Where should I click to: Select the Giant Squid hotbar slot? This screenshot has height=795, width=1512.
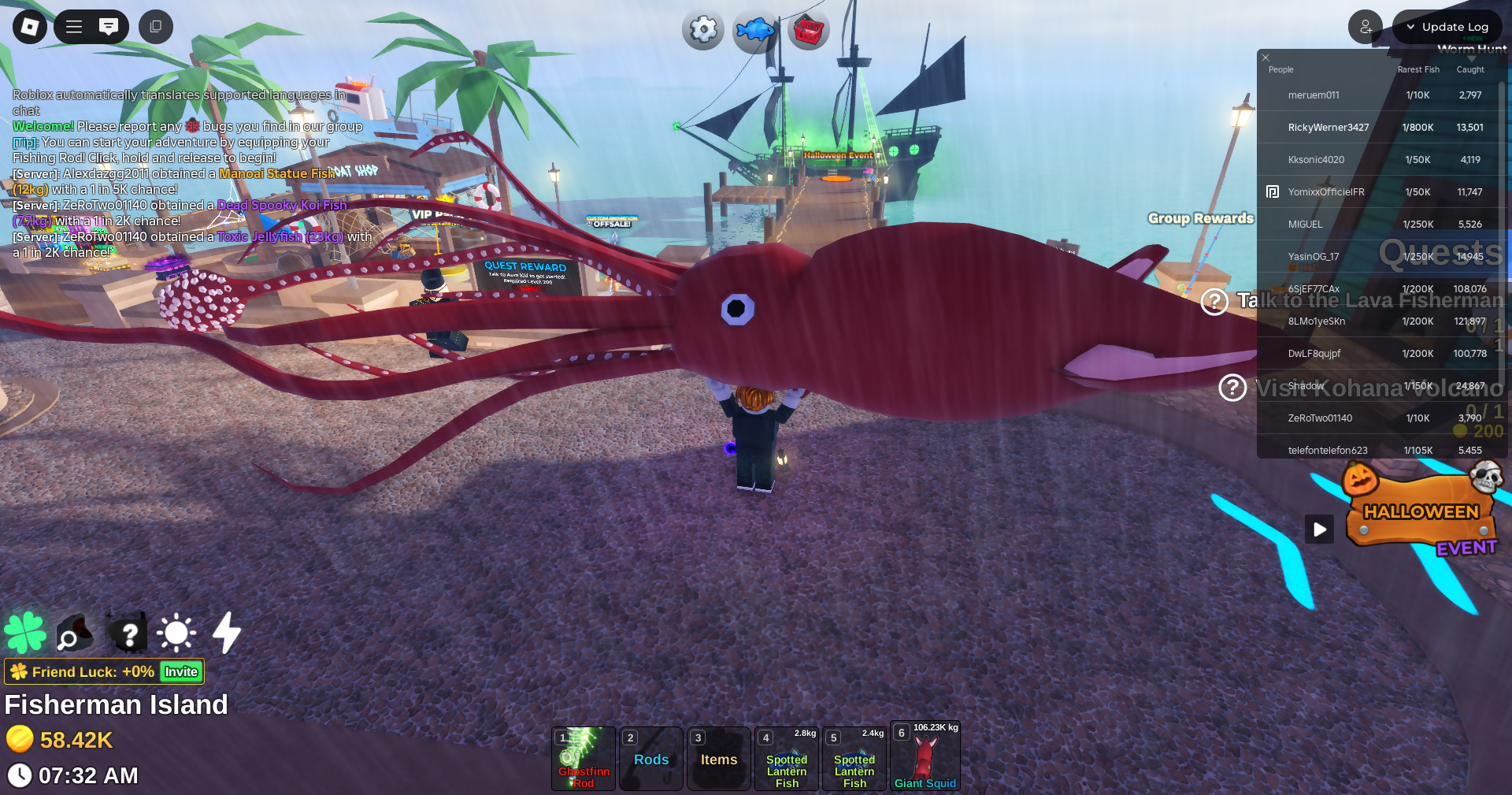point(925,756)
